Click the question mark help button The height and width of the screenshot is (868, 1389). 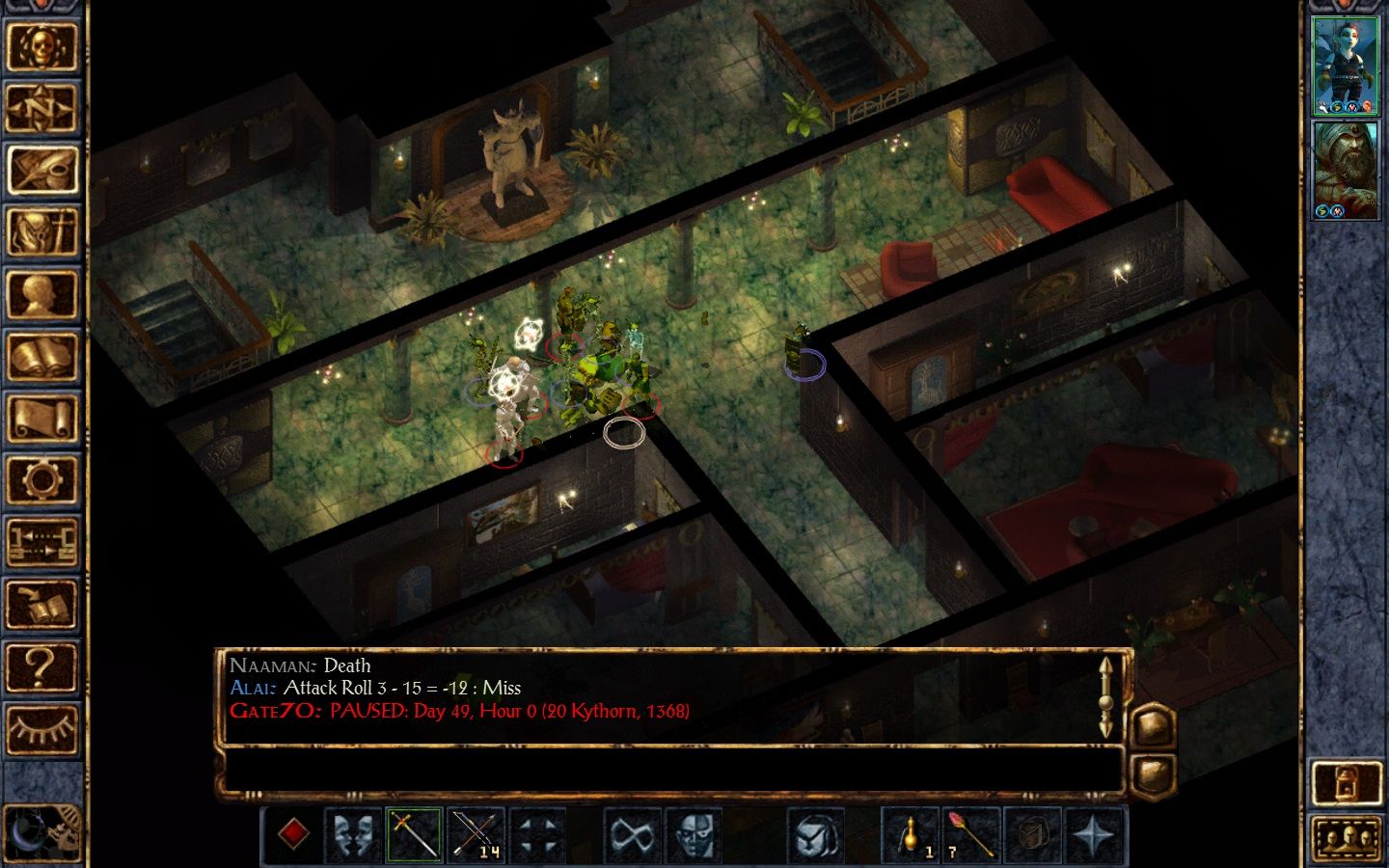(x=41, y=666)
